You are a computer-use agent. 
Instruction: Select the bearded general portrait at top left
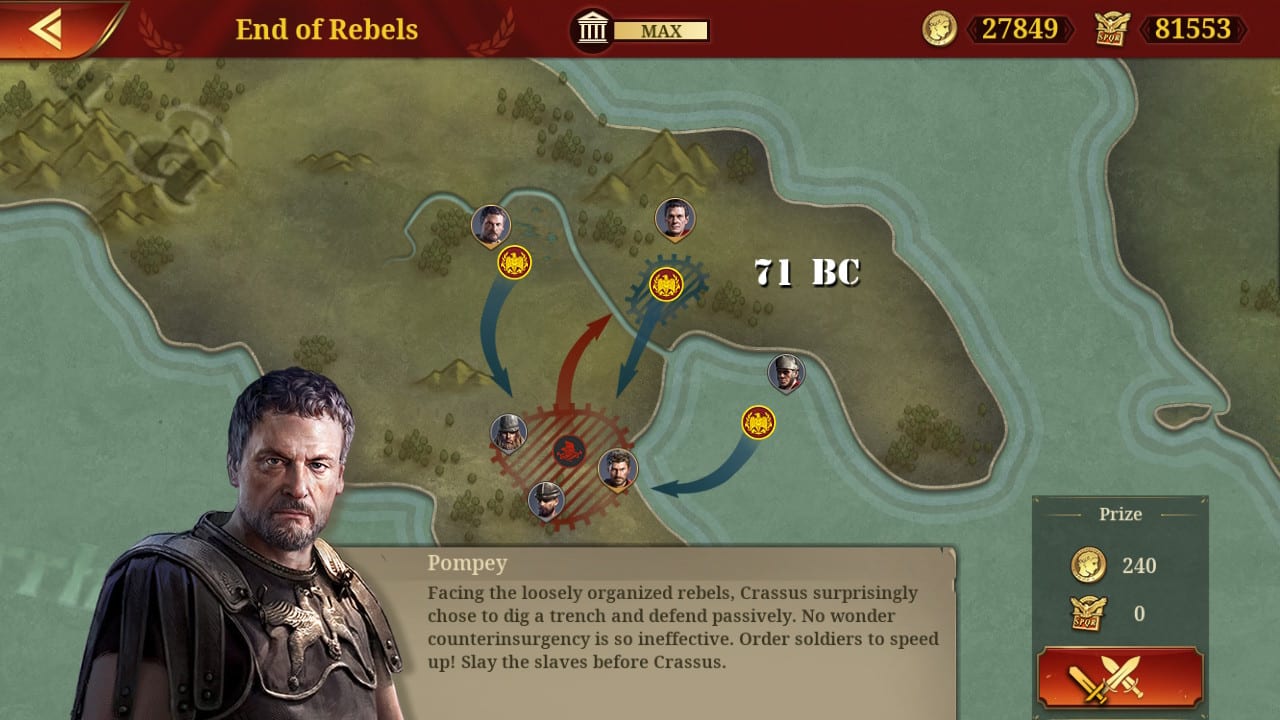490,222
